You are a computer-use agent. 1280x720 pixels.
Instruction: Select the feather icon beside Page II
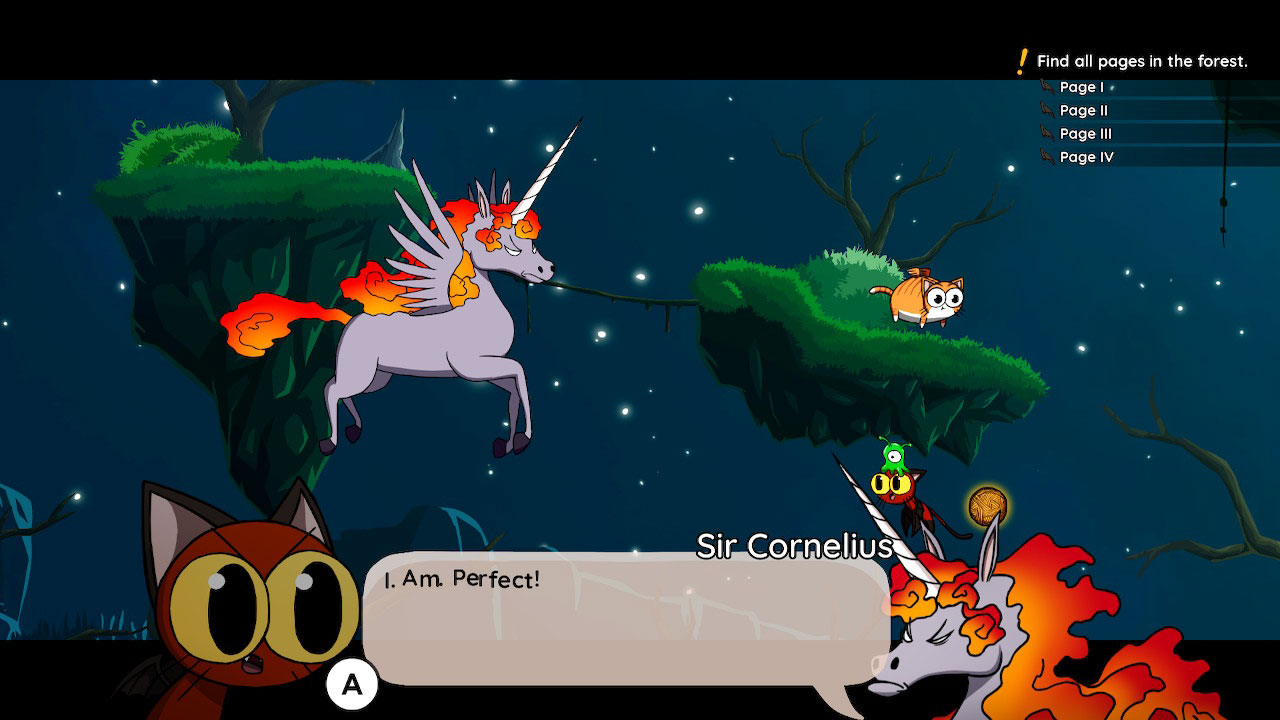point(1048,110)
